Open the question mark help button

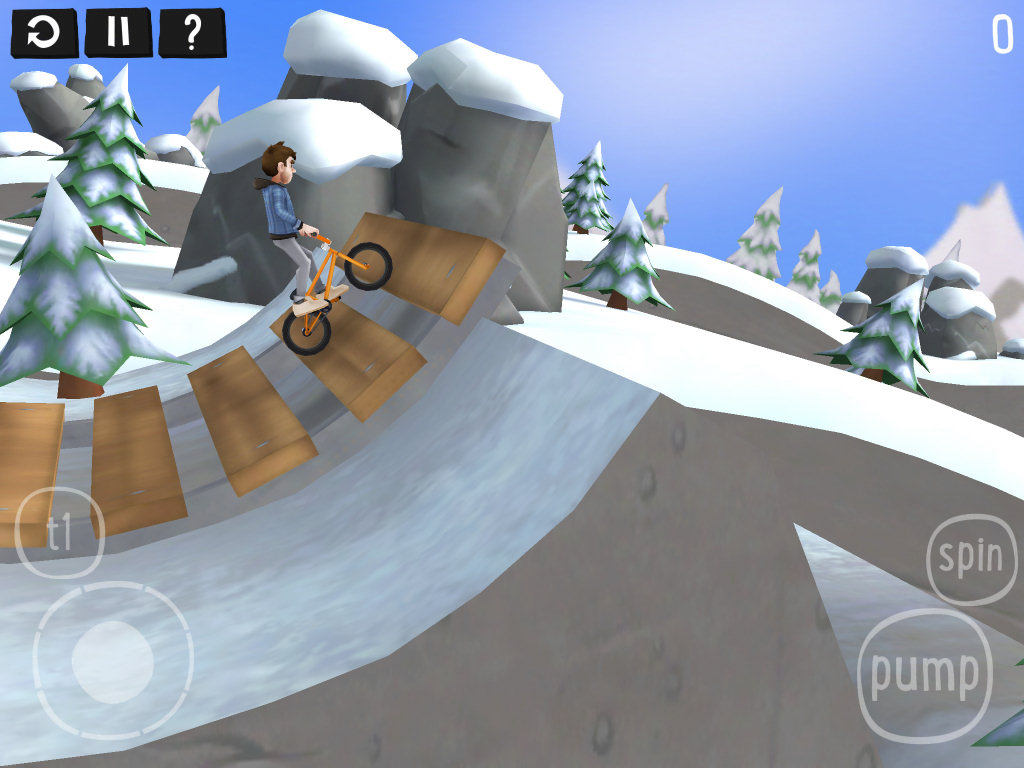[x=192, y=33]
